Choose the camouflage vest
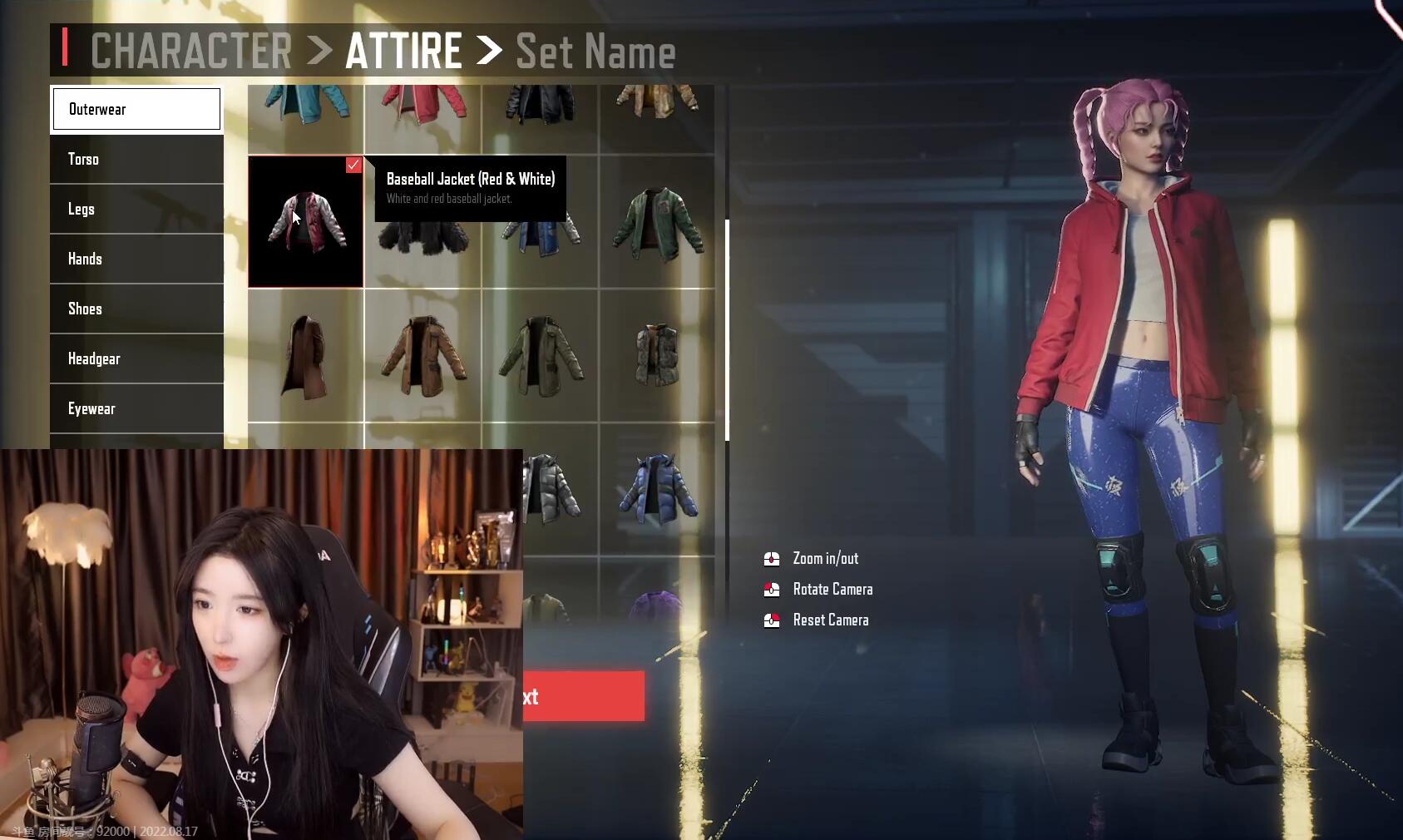The image size is (1403, 840). [x=657, y=356]
